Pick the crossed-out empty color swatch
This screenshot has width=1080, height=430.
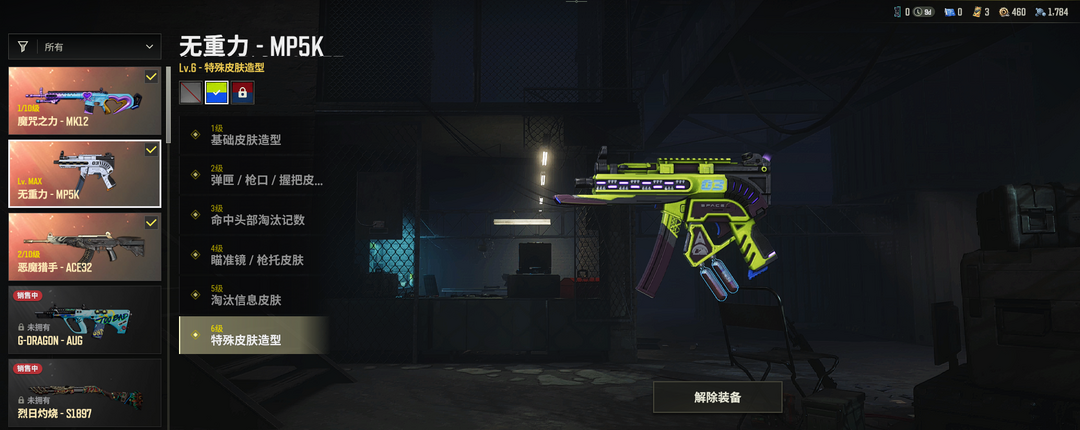point(190,93)
